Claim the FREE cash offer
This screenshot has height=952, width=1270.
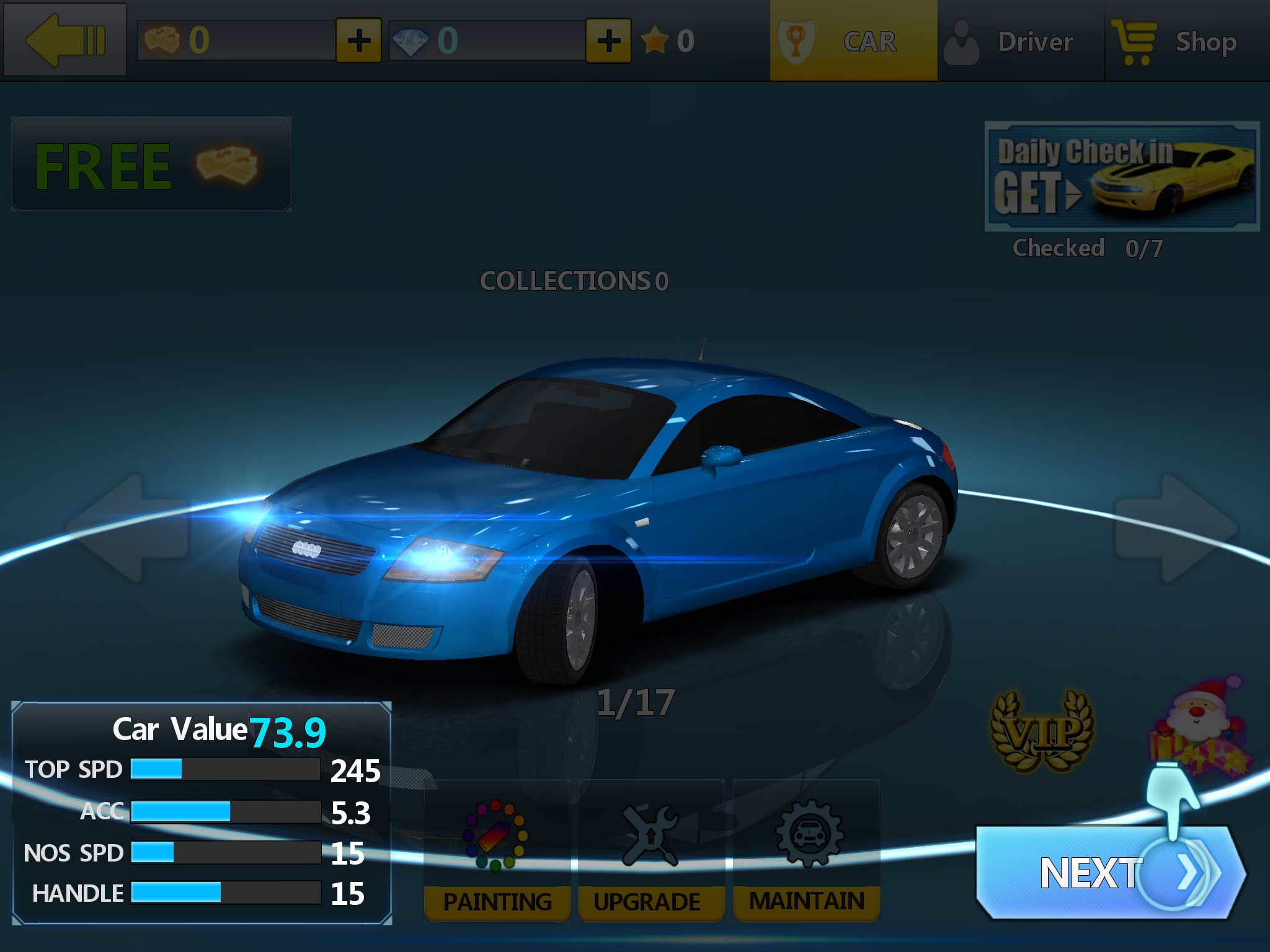pos(151,165)
